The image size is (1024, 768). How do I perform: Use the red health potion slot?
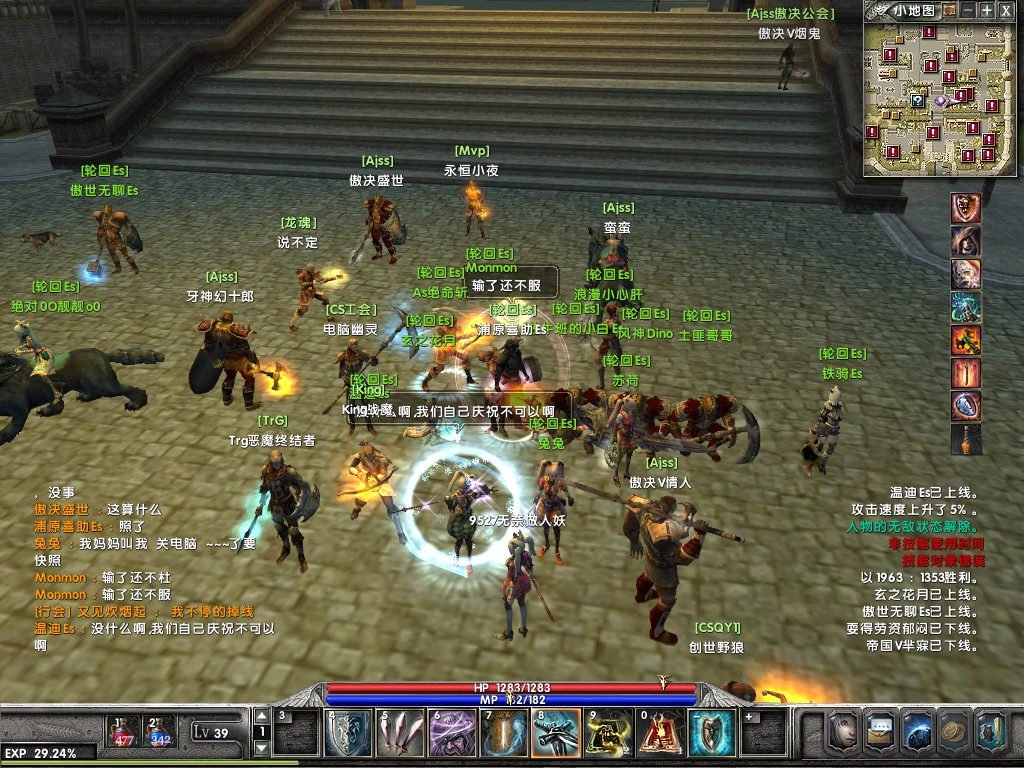click(124, 731)
